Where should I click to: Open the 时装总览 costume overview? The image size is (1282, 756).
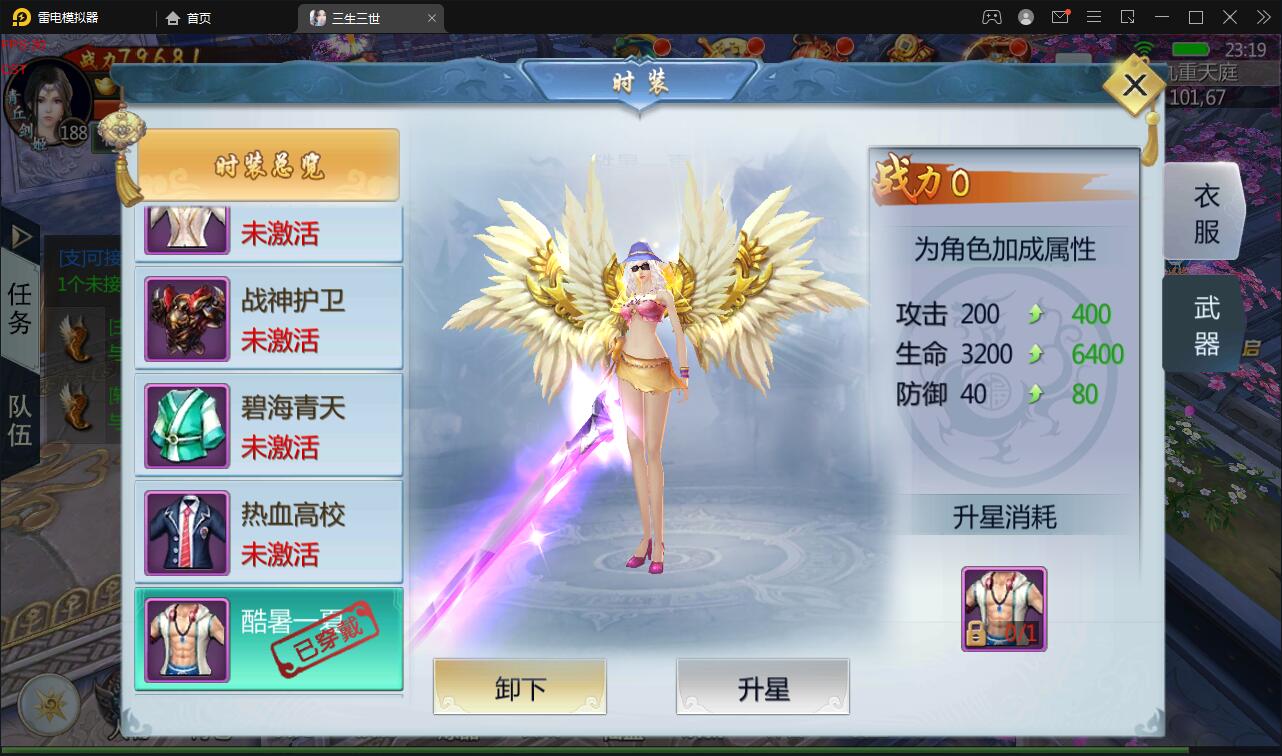268,165
